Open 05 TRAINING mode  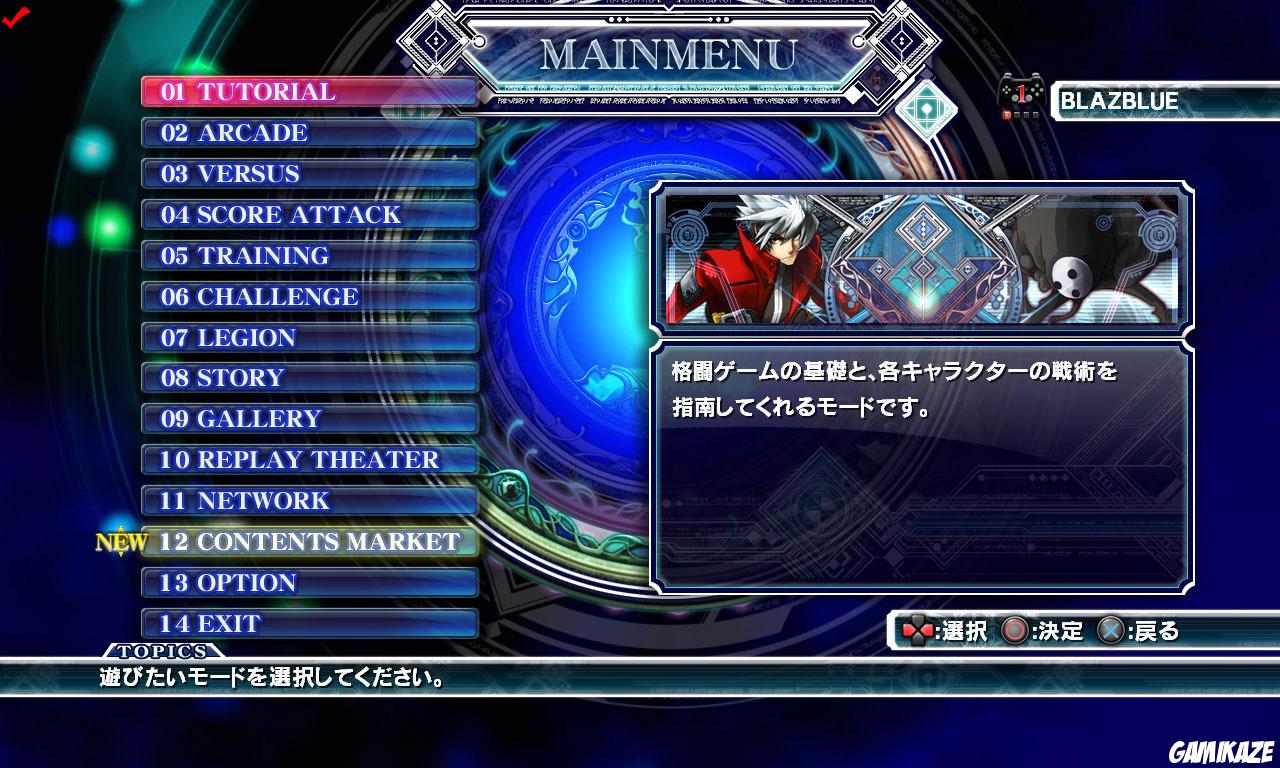(x=310, y=255)
